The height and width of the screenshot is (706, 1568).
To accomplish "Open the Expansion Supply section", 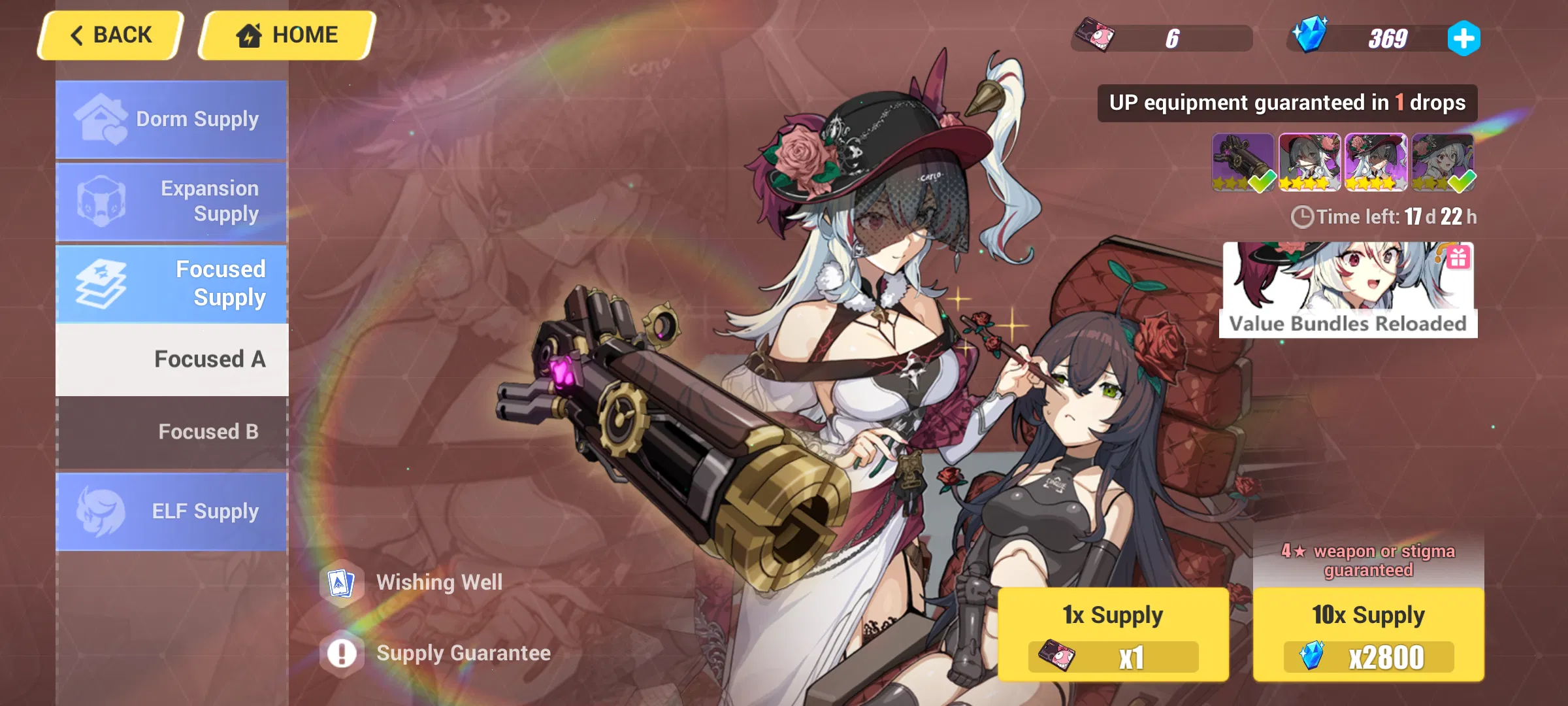I will click(171, 201).
